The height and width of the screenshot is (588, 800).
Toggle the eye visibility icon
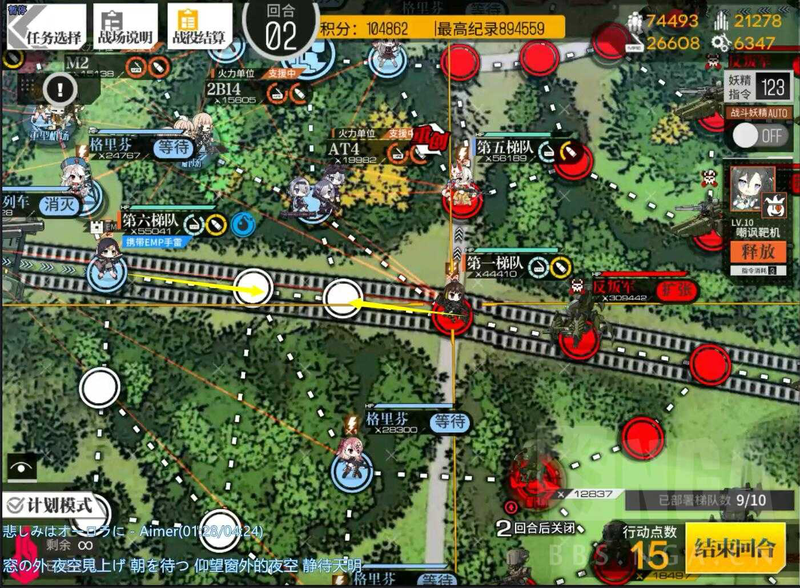click(x=18, y=467)
